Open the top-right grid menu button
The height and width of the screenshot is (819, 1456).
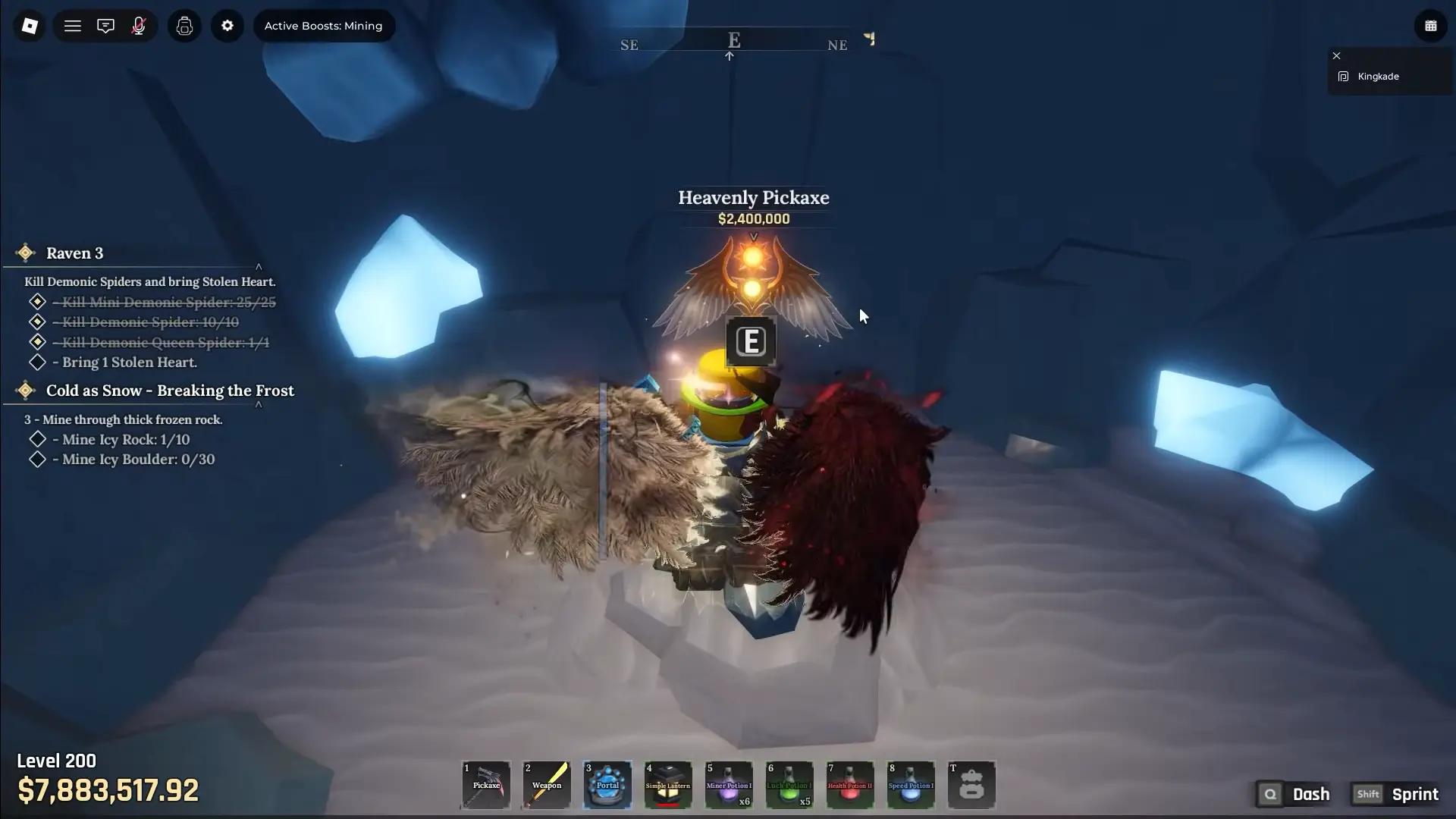(x=1431, y=26)
